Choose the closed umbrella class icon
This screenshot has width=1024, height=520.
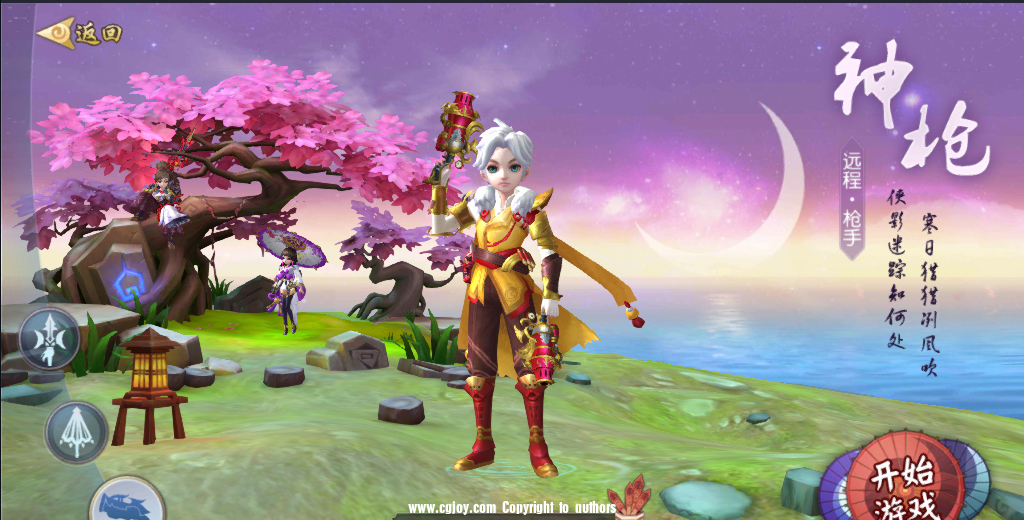point(76,432)
